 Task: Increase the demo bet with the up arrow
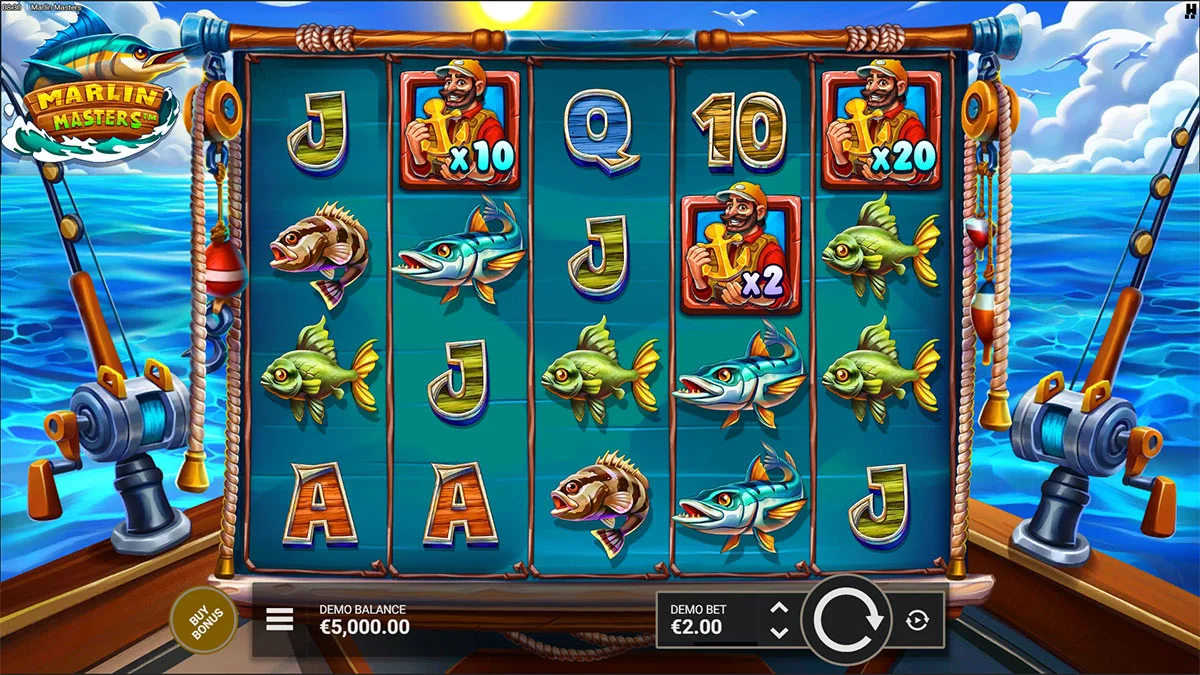coord(780,608)
